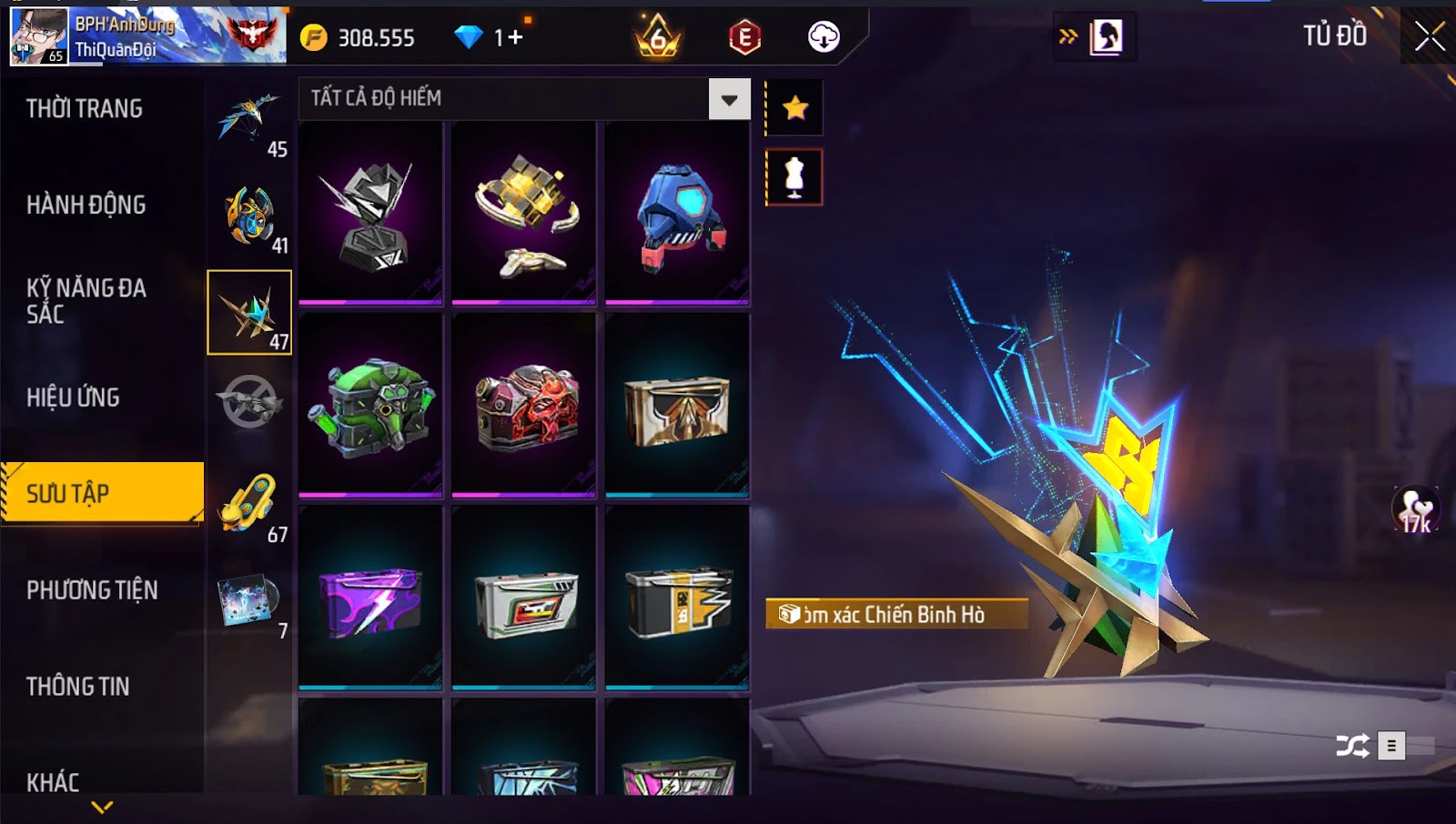Expand the TẤT CẢ ĐỘ HIẾM rarity dropdown

point(729,99)
